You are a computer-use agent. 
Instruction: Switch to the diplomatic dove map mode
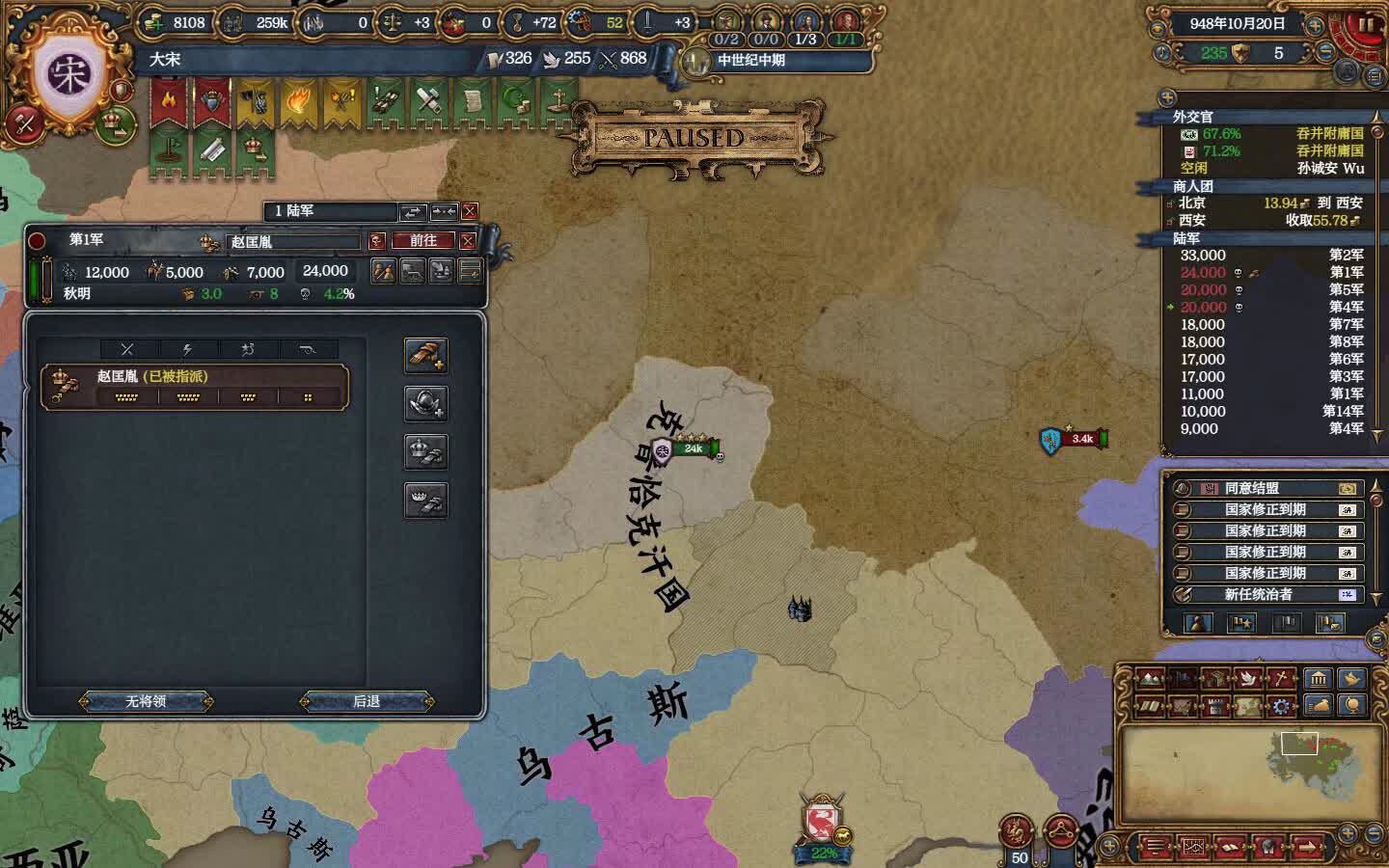point(1247,679)
